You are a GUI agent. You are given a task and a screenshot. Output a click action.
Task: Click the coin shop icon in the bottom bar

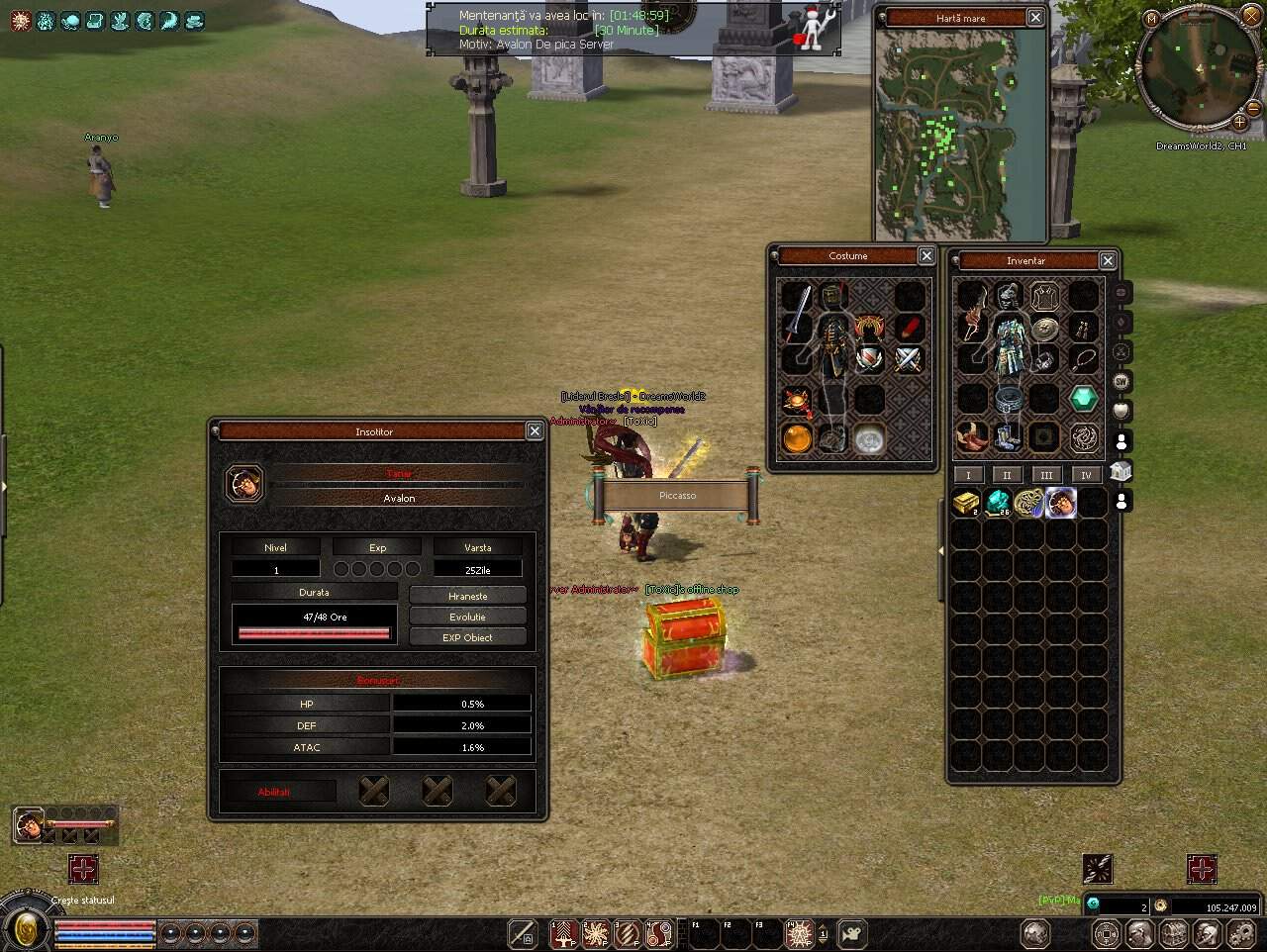[x=1107, y=933]
